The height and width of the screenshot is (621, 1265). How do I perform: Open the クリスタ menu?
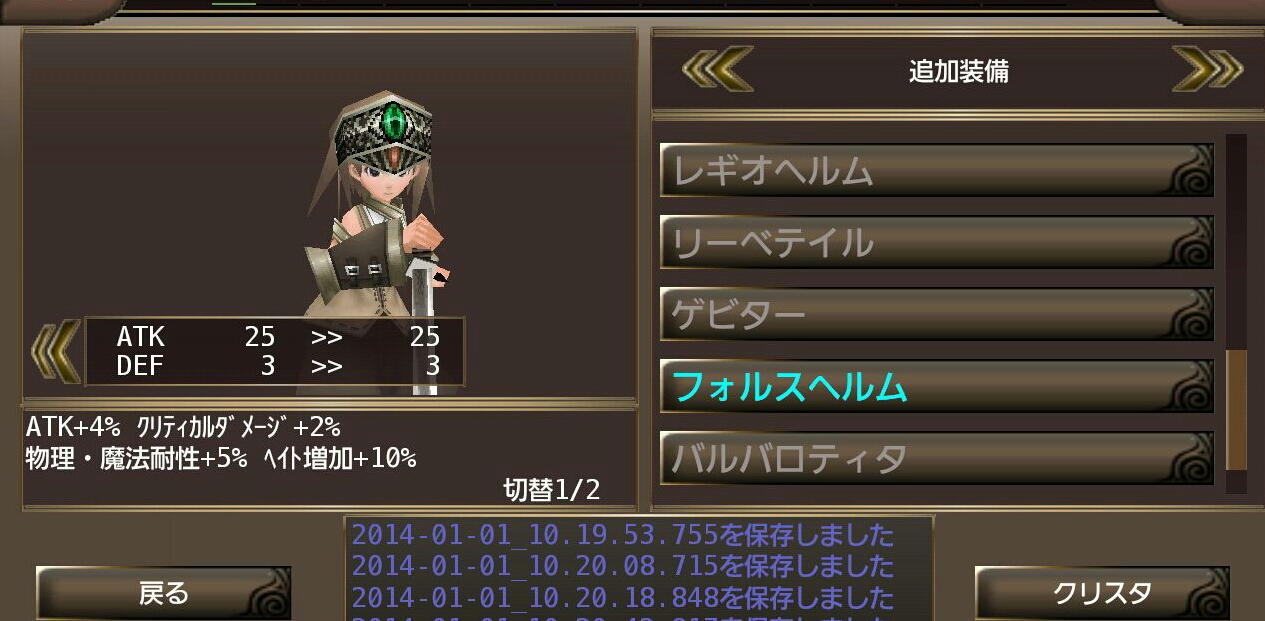[1101, 593]
